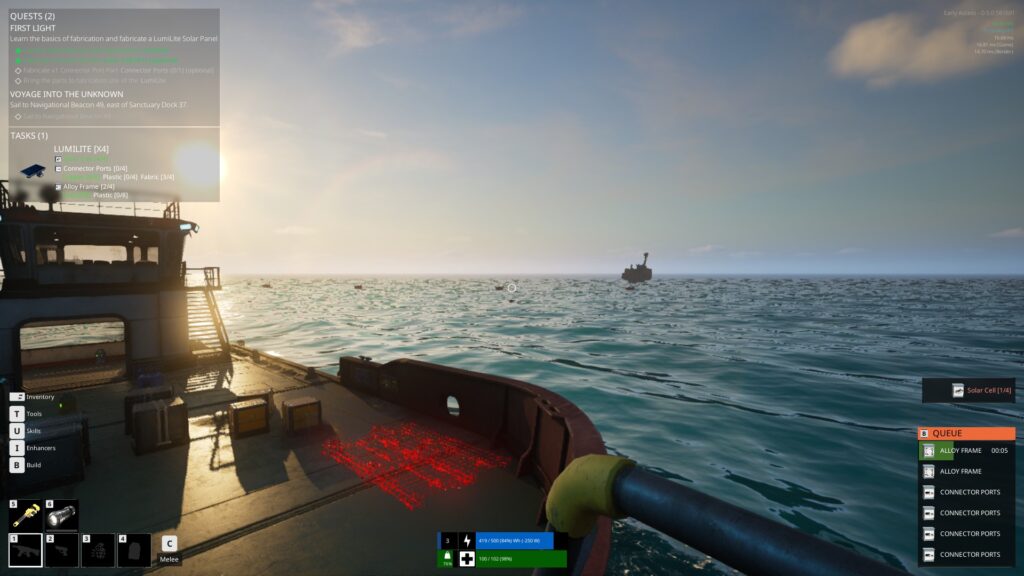
Task: Select the First Light quest entry
Action: 33,28
